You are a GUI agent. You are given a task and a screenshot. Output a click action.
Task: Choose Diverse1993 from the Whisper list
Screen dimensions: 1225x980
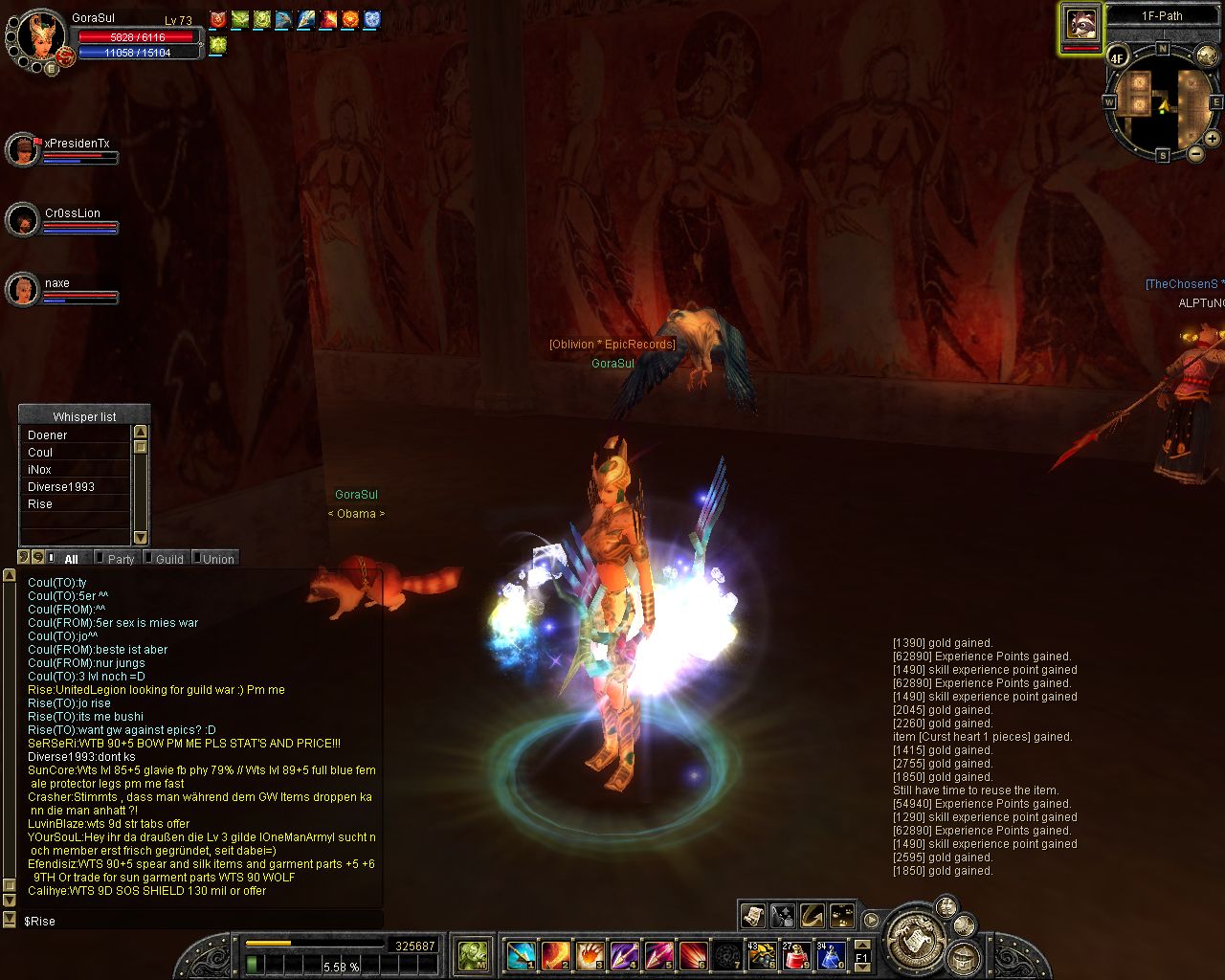coord(61,487)
